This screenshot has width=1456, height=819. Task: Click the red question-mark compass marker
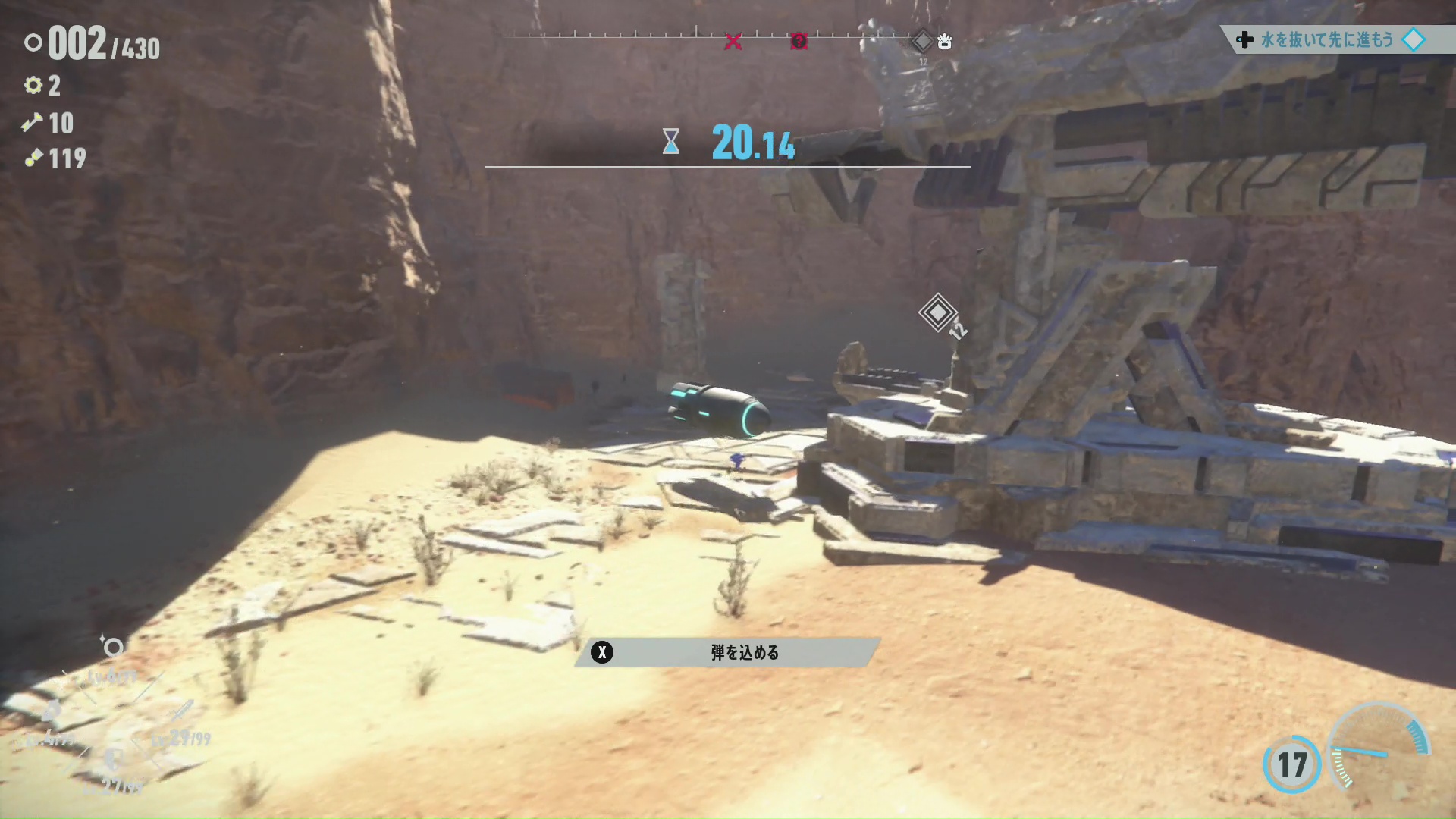pos(799,41)
